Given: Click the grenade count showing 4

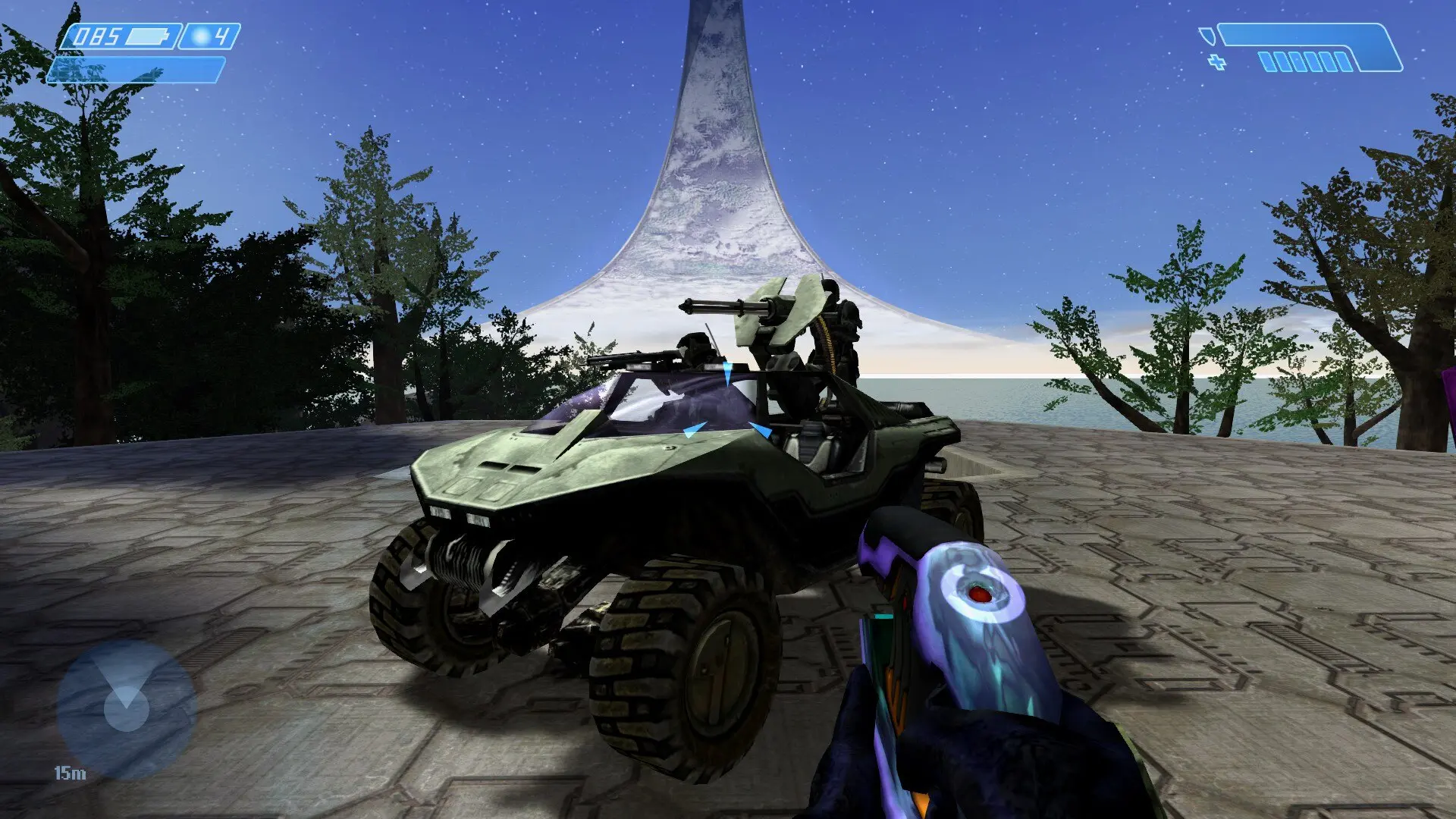Looking at the screenshot, I should point(222,36).
